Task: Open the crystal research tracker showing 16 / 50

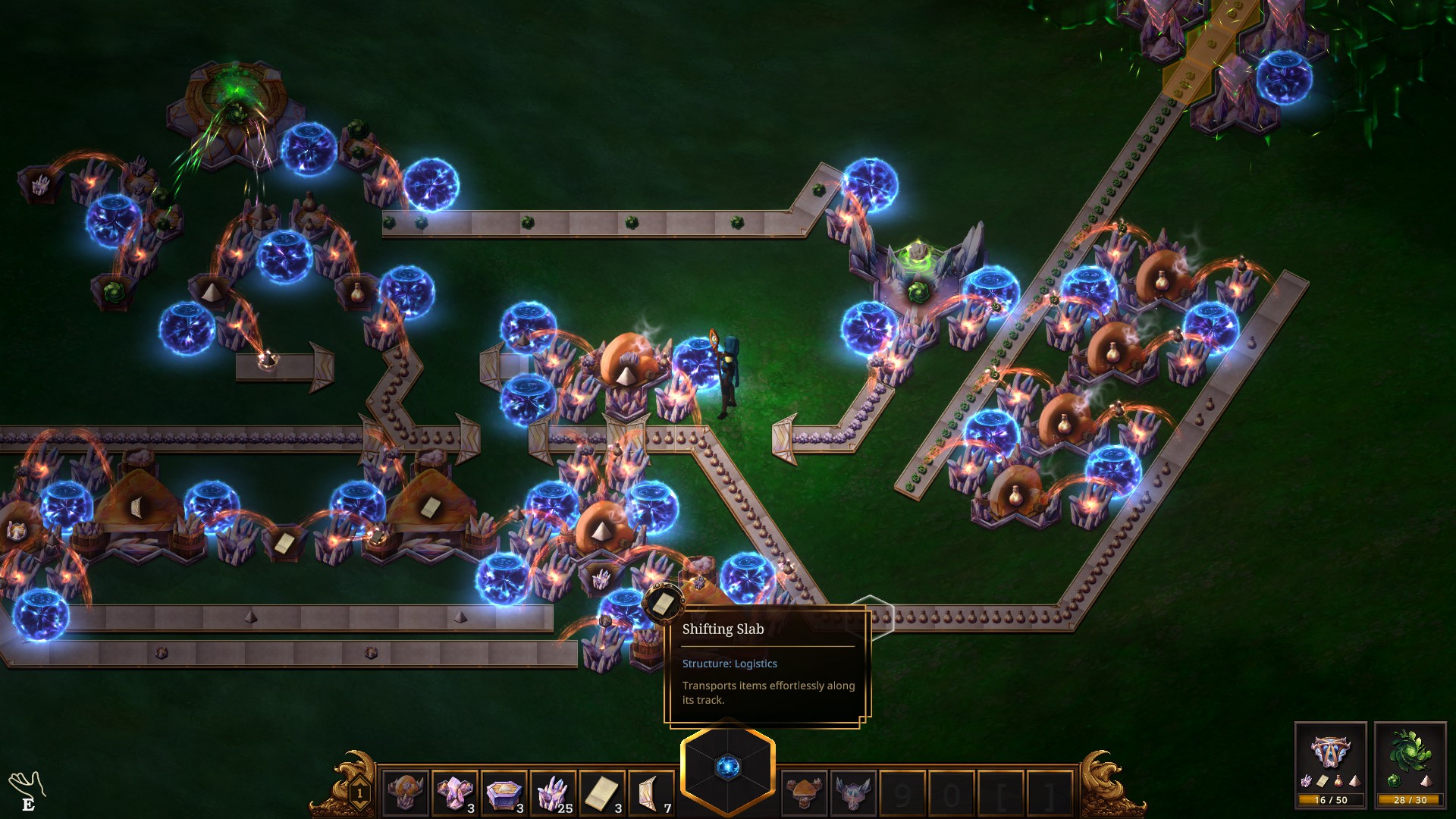Action: [x=1330, y=764]
